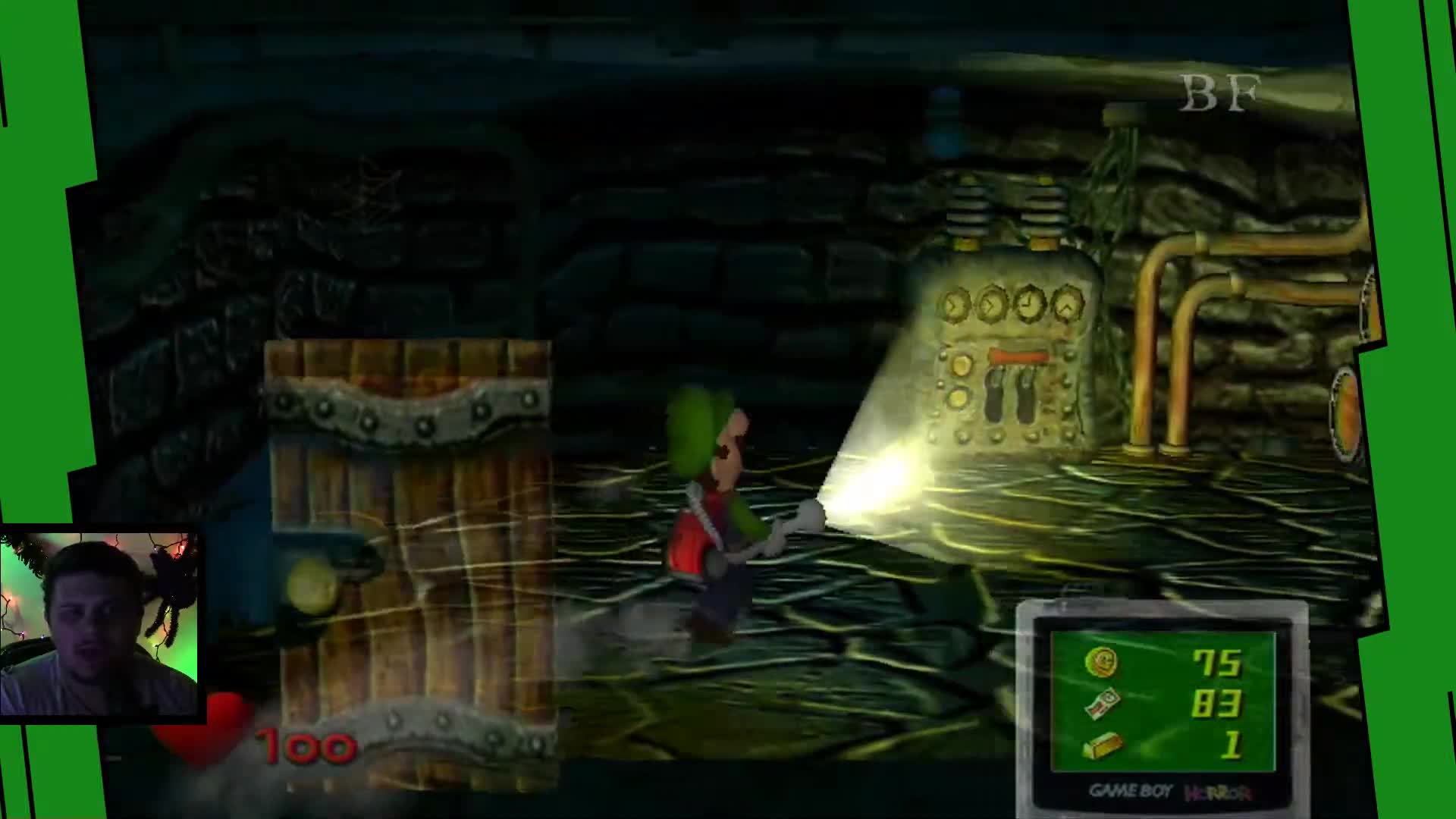Click the Horror logo next to GAME BOY
The width and height of the screenshot is (1456, 819).
[1216, 792]
